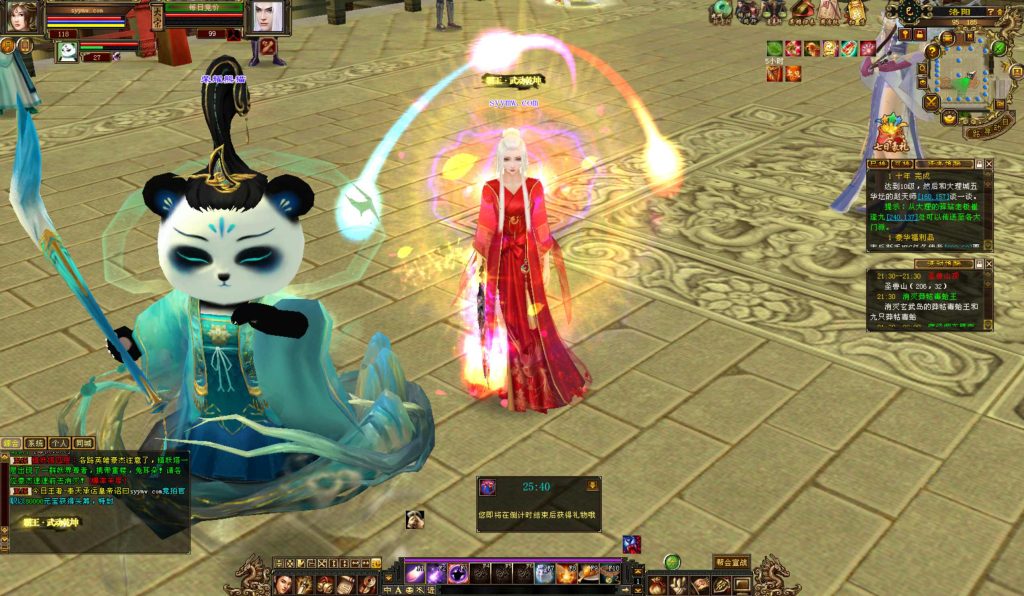Click the green leaf minimap button
The image size is (1024, 596).
tap(998, 48)
